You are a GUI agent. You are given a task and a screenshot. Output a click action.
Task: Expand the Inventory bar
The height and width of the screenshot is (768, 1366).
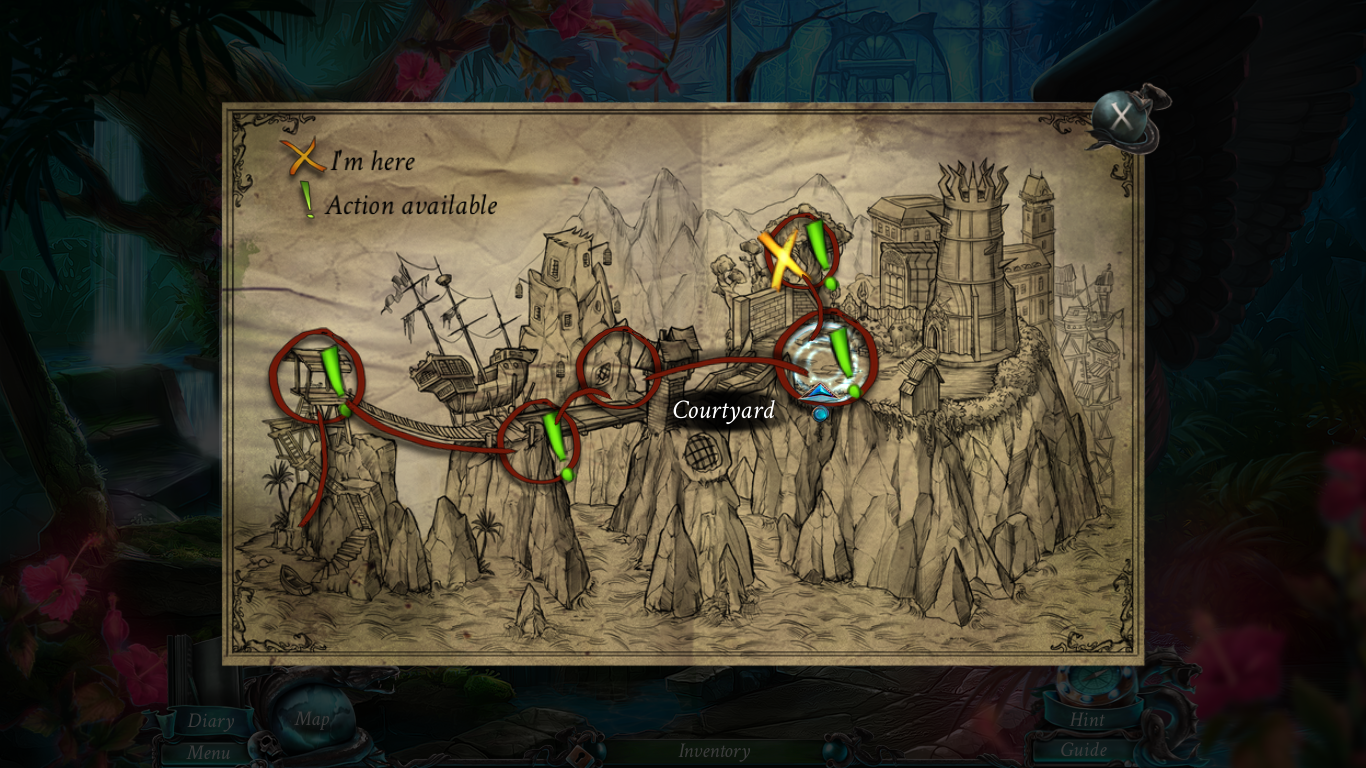[714, 751]
